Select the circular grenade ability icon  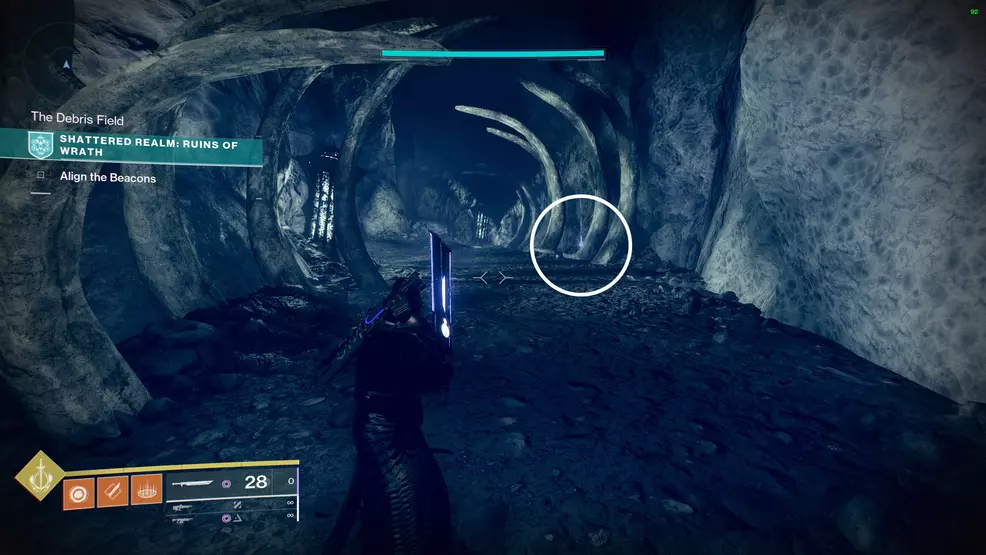78,492
